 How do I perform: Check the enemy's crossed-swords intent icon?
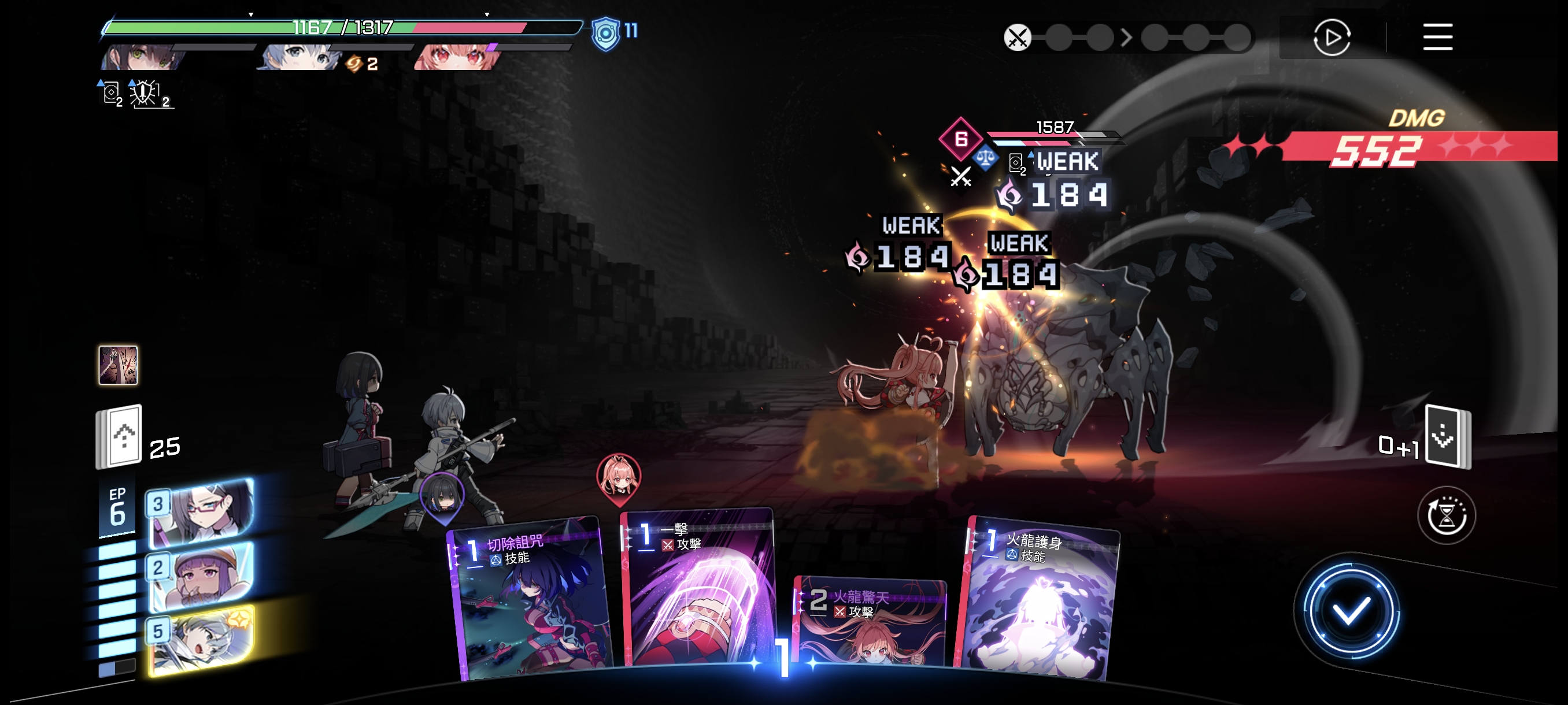tap(960, 176)
